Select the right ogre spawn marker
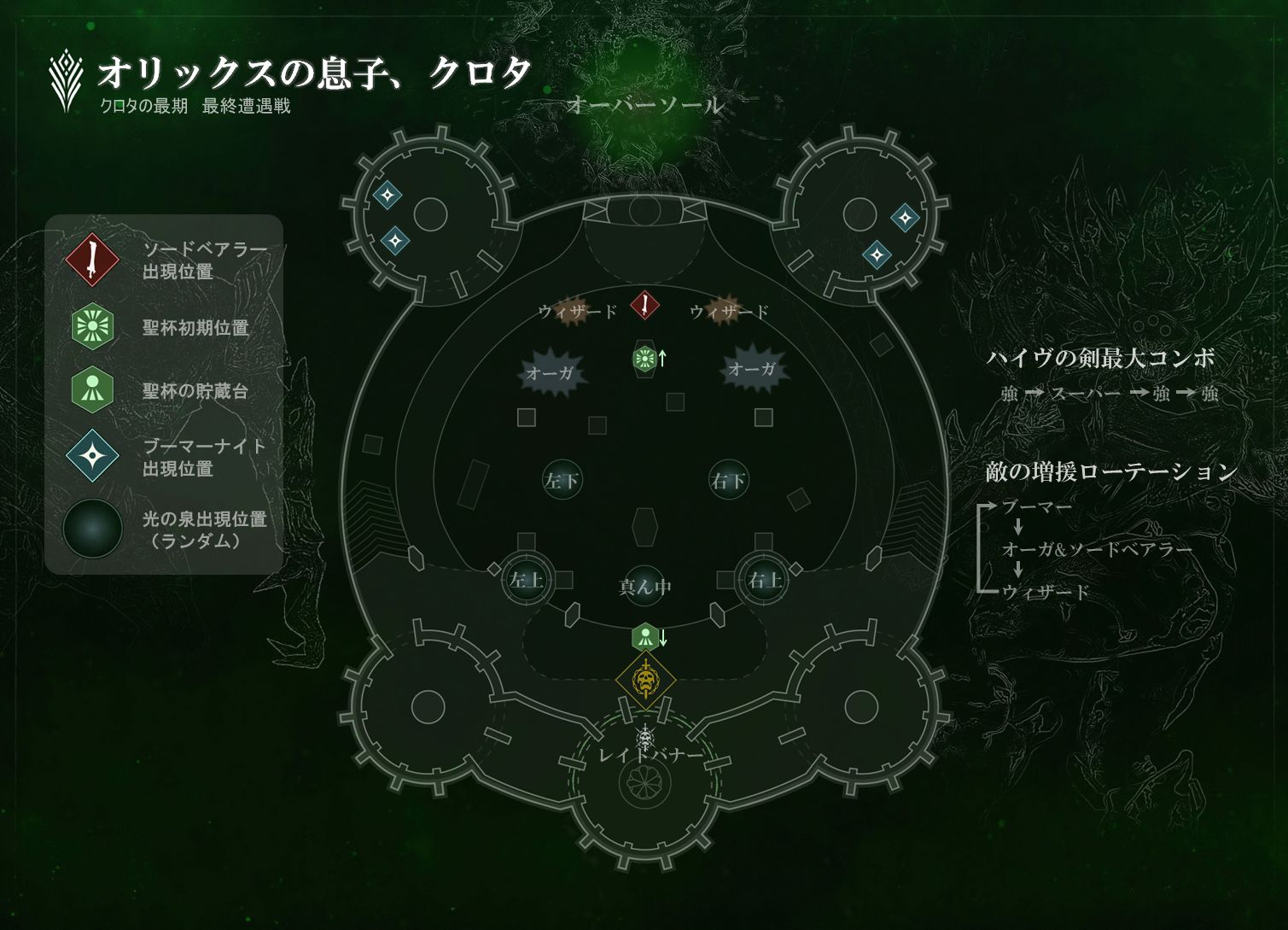 [x=754, y=368]
